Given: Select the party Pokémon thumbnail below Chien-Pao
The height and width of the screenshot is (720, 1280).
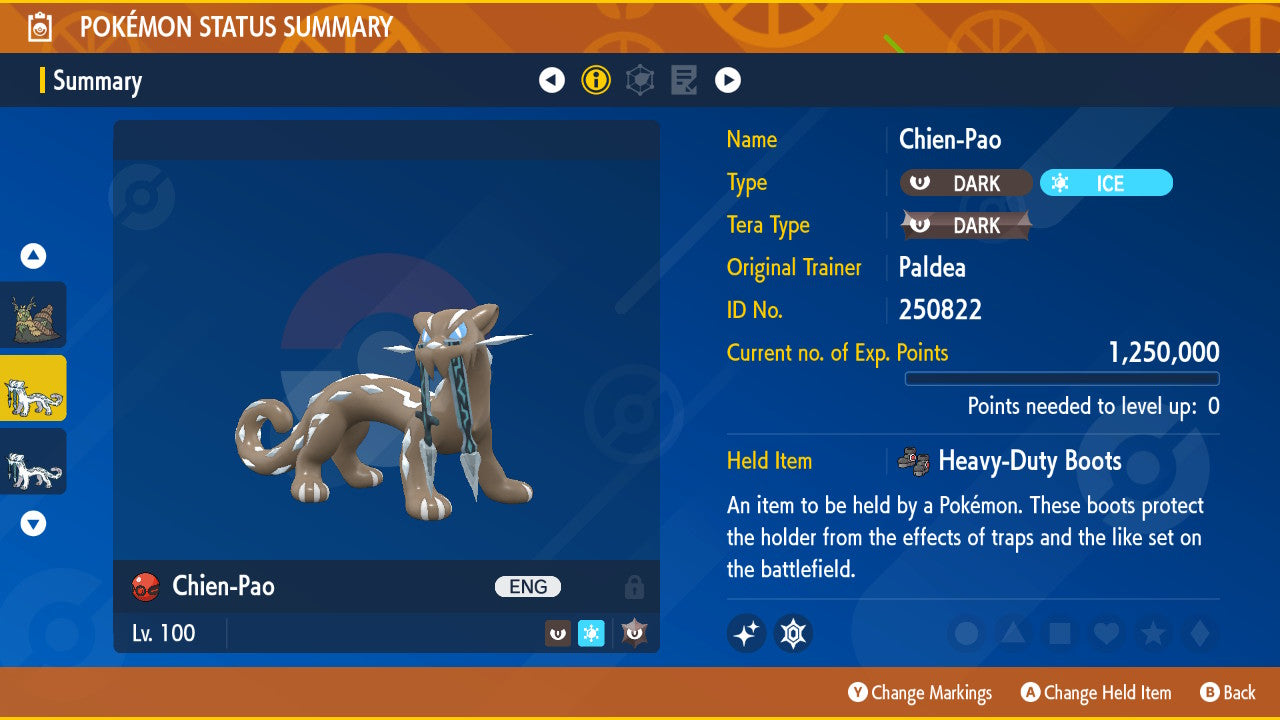Looking at the screenshot, I should [33, 461].
